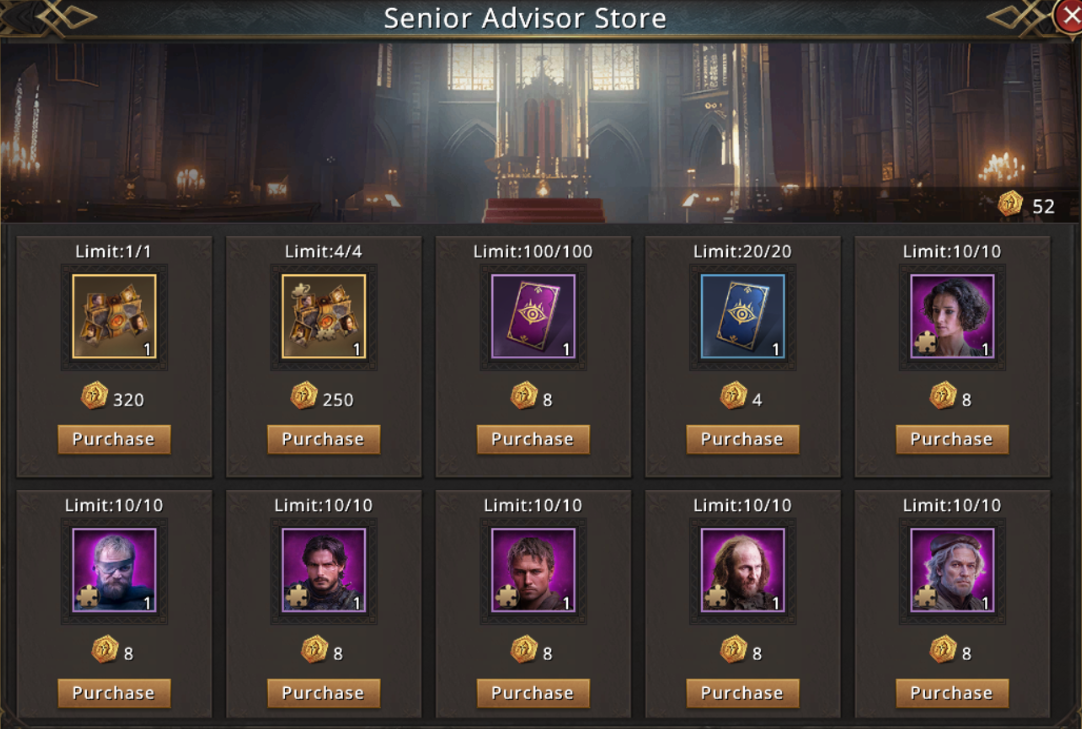Buy the grey-haired headband advisor fragment
Image resolution: width=1082 pixels, height=729 pixels.
click(951, 693)
